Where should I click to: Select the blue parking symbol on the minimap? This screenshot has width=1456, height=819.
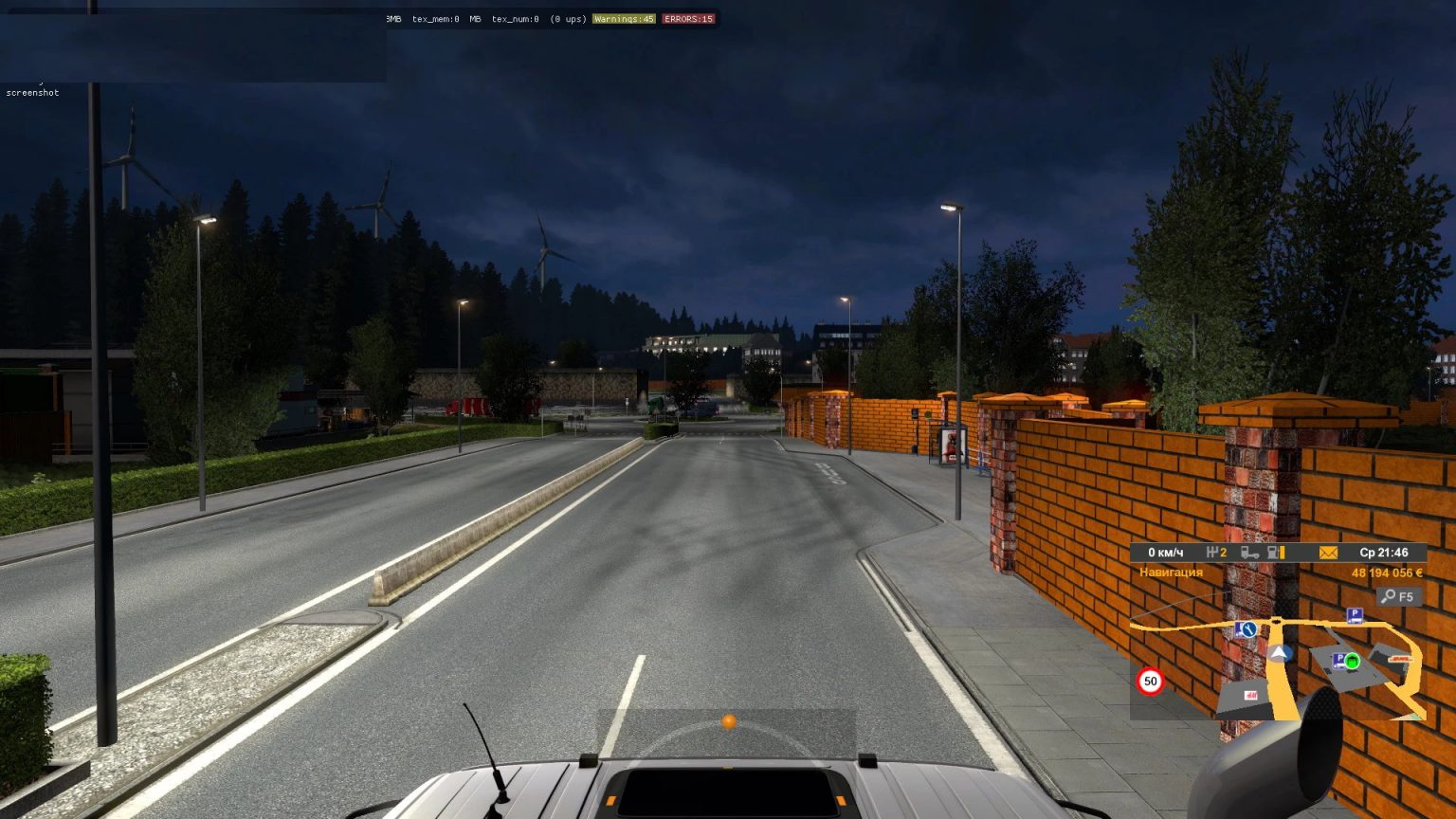(1355, 615)
